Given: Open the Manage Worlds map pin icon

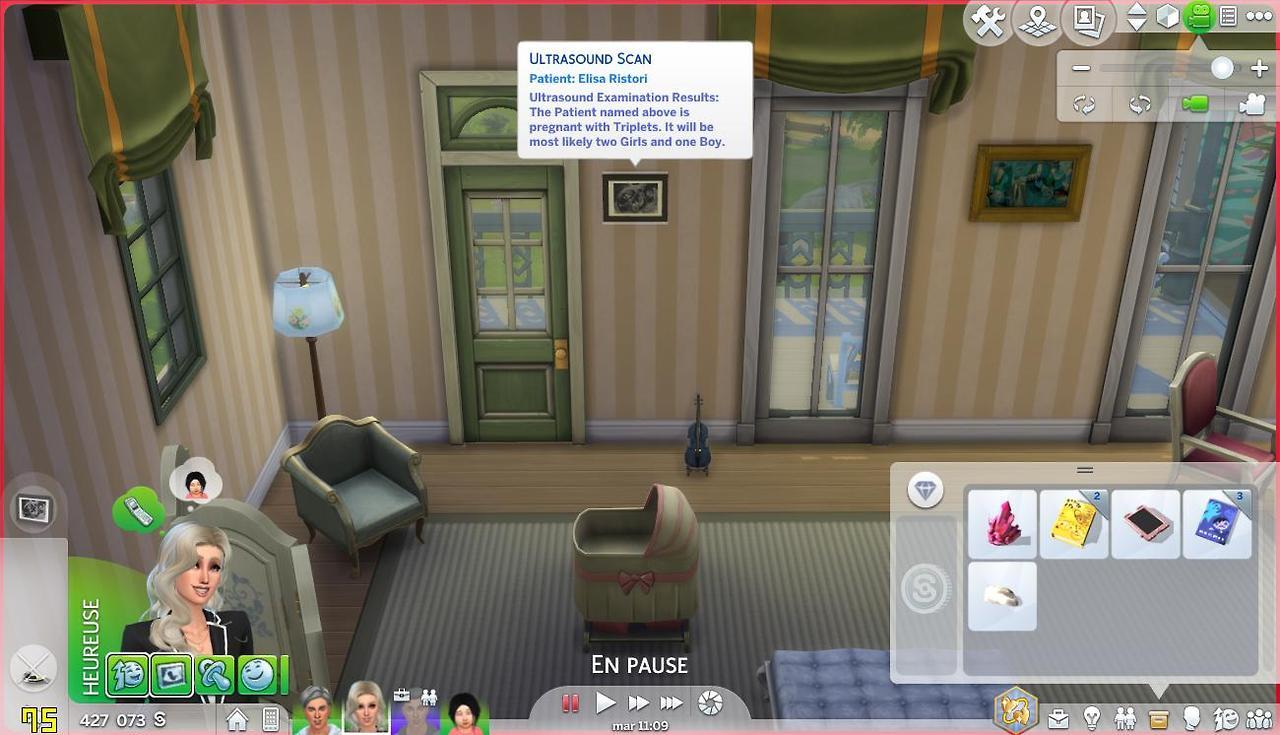Looking at the screenshot, I should (x=1037, y=21).
